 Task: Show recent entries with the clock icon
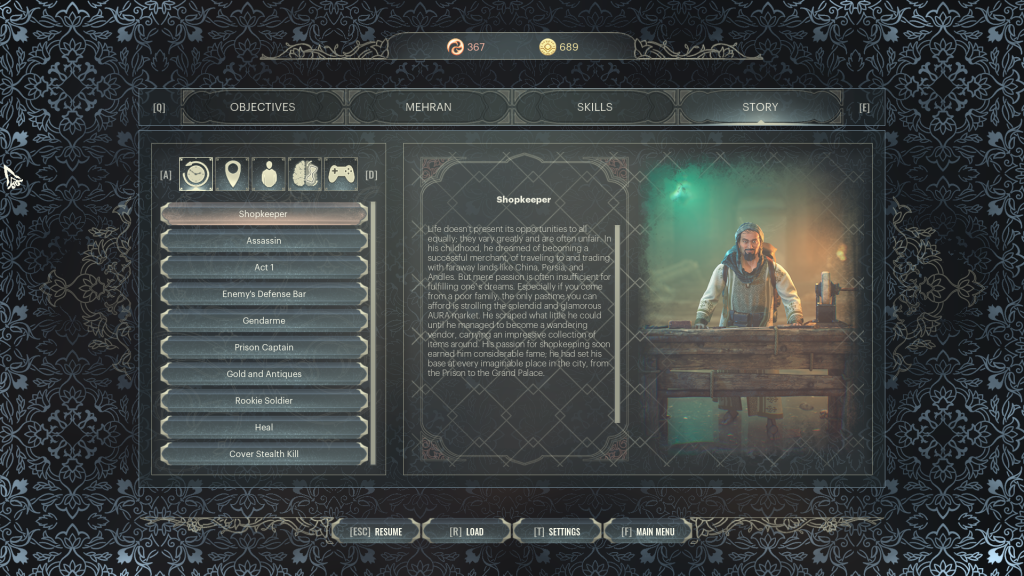[x=196, y=174]
